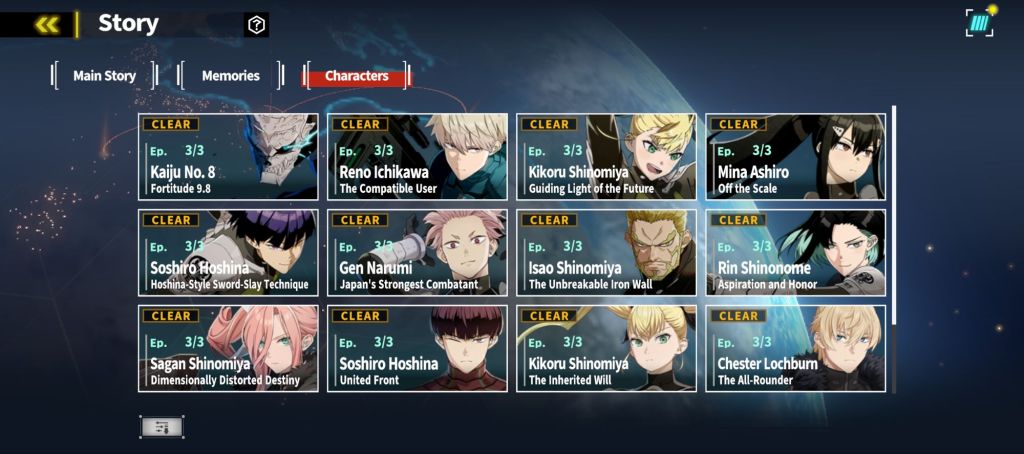Open the help question mark icon

[x=256, y=25]
